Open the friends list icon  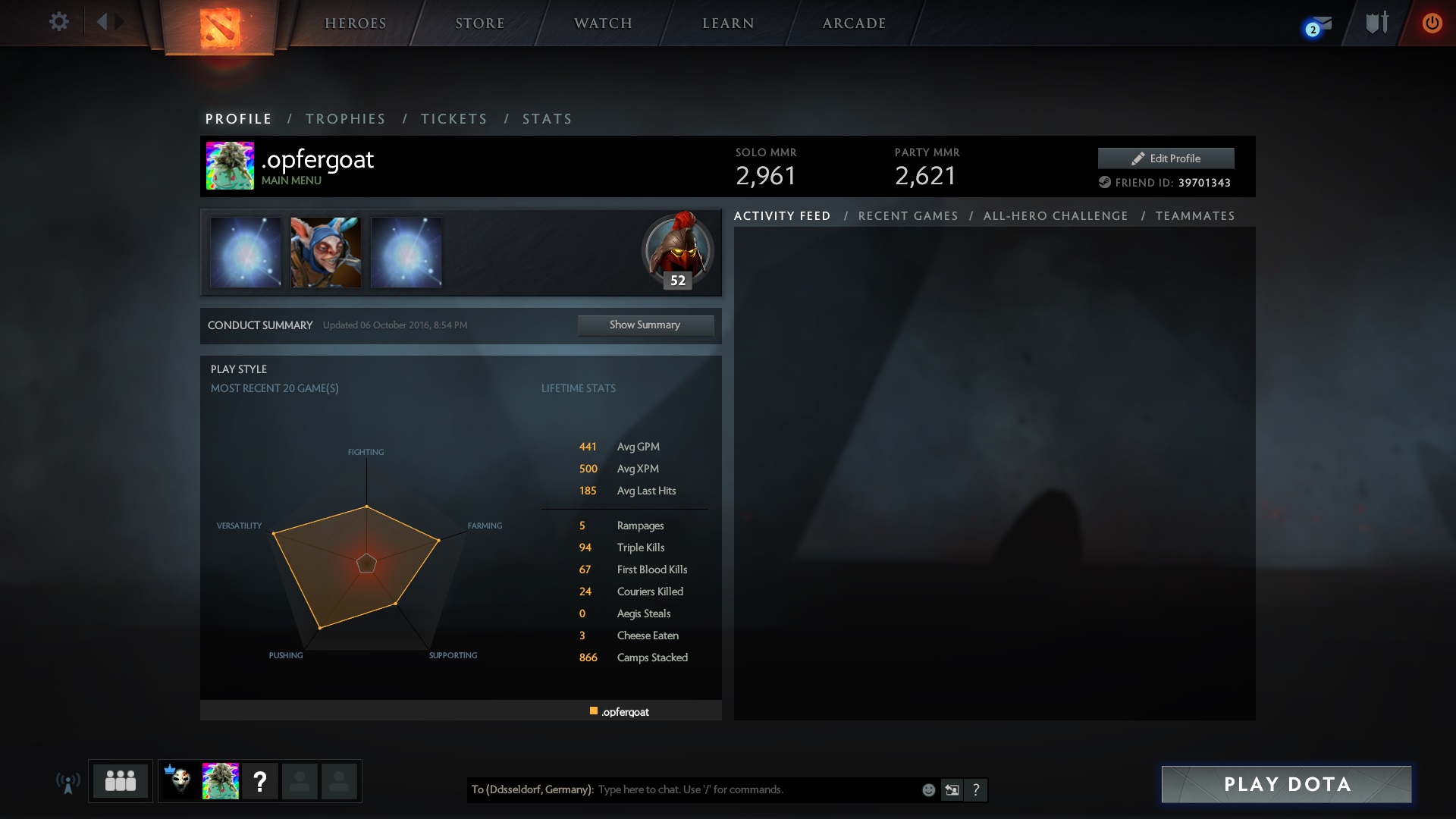coord(120,781)
